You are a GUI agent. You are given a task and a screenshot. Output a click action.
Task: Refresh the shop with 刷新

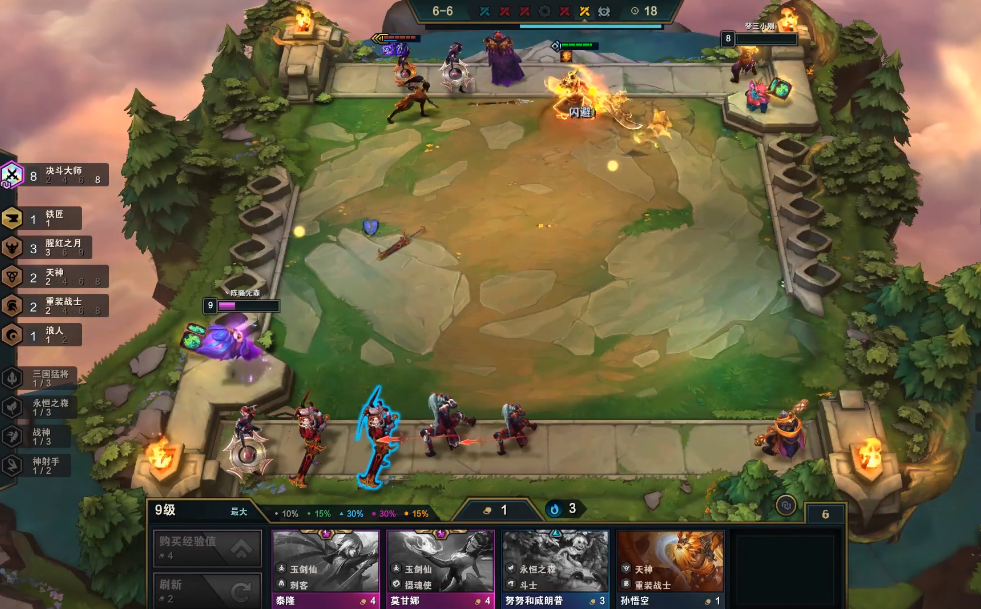[207, 590]
